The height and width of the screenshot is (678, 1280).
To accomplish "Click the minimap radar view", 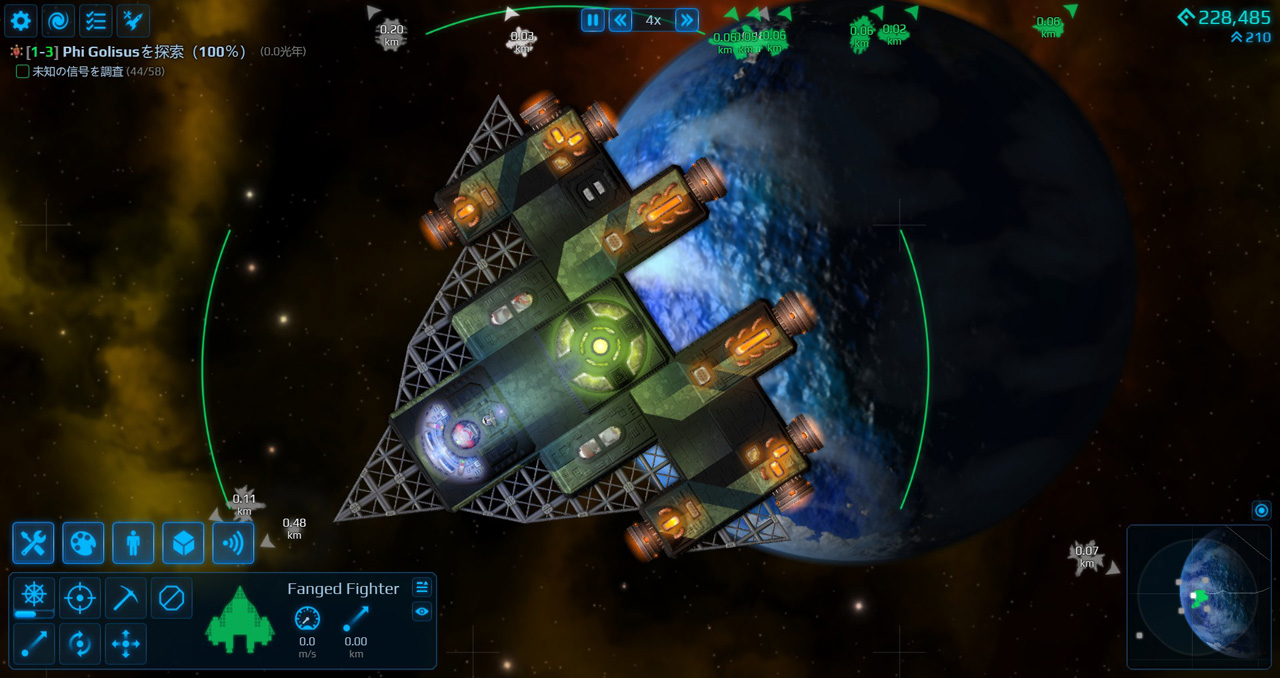I will (1199, 597).
